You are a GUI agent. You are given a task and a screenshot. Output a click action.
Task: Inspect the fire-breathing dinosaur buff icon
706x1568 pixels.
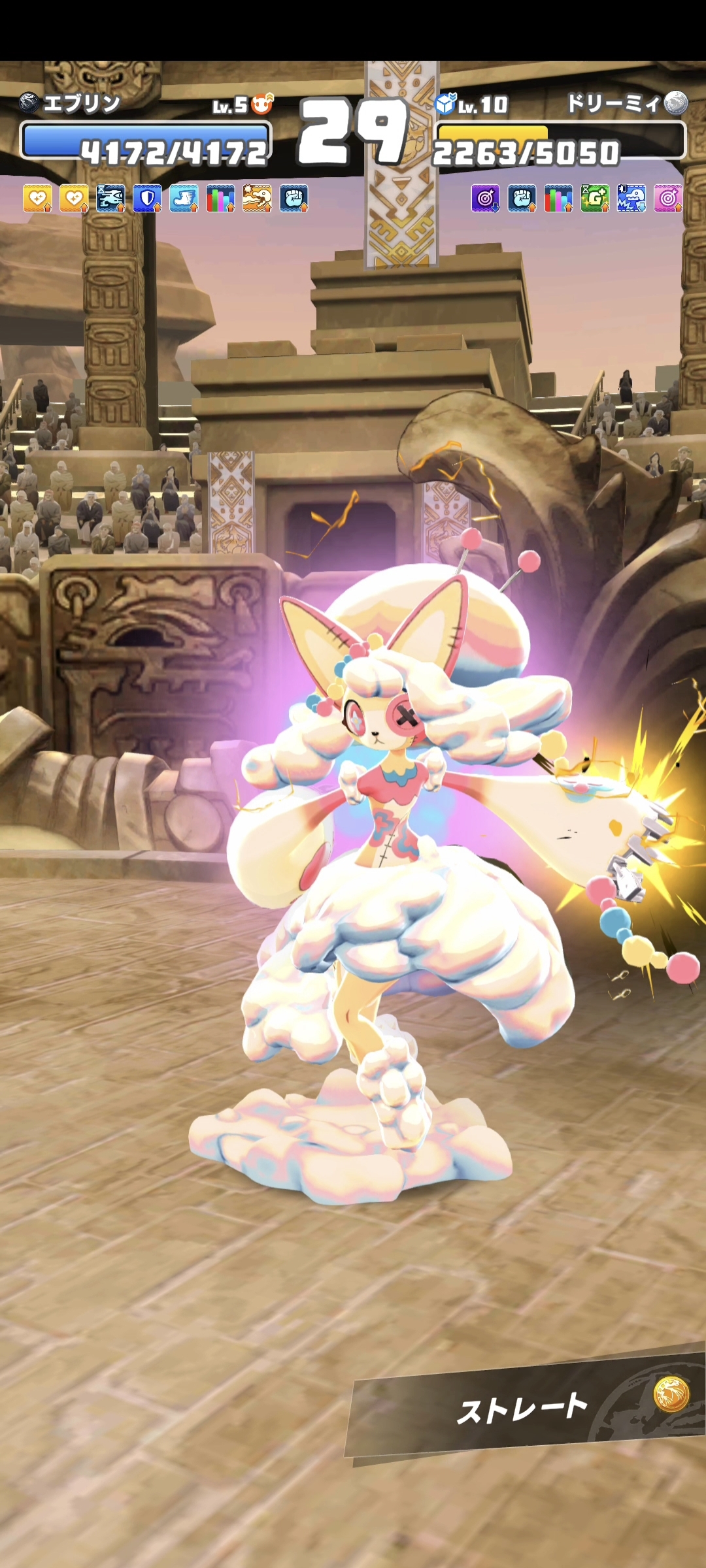pyautogui.click(x=257, y=199)
